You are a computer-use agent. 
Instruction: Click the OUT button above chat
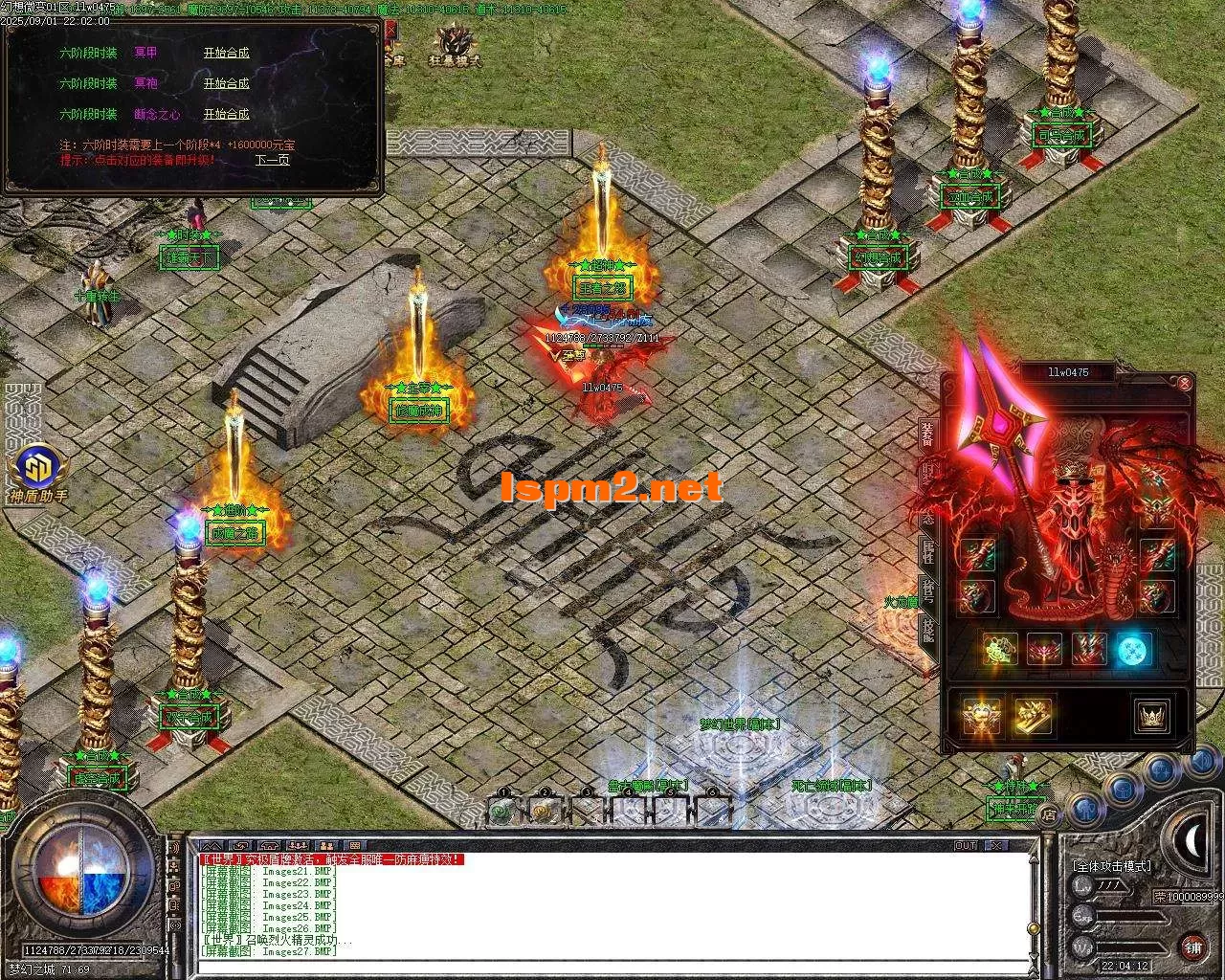click(966, 846)
